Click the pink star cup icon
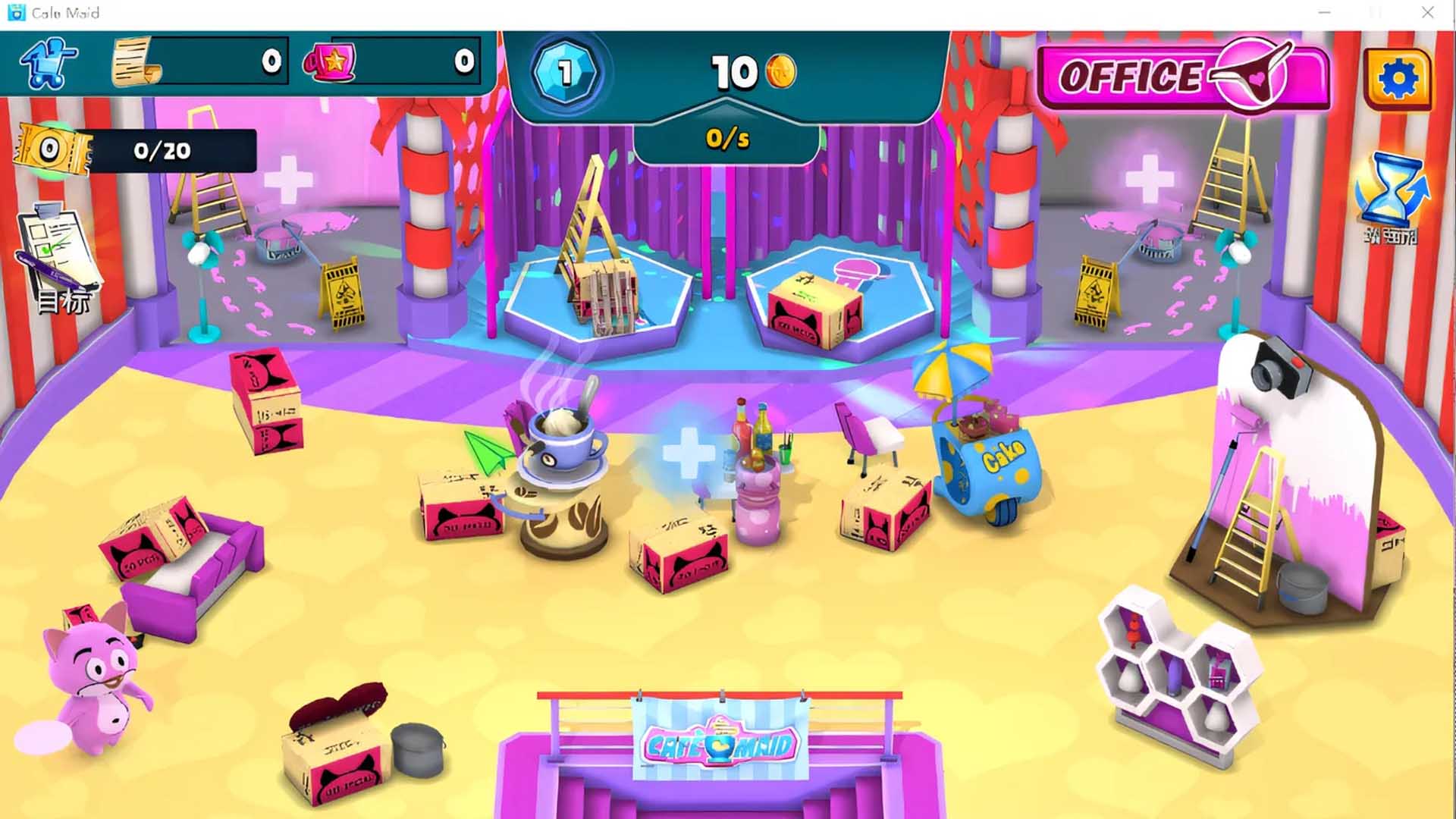This screenshot has width=1456, height=819. point(330,62)
